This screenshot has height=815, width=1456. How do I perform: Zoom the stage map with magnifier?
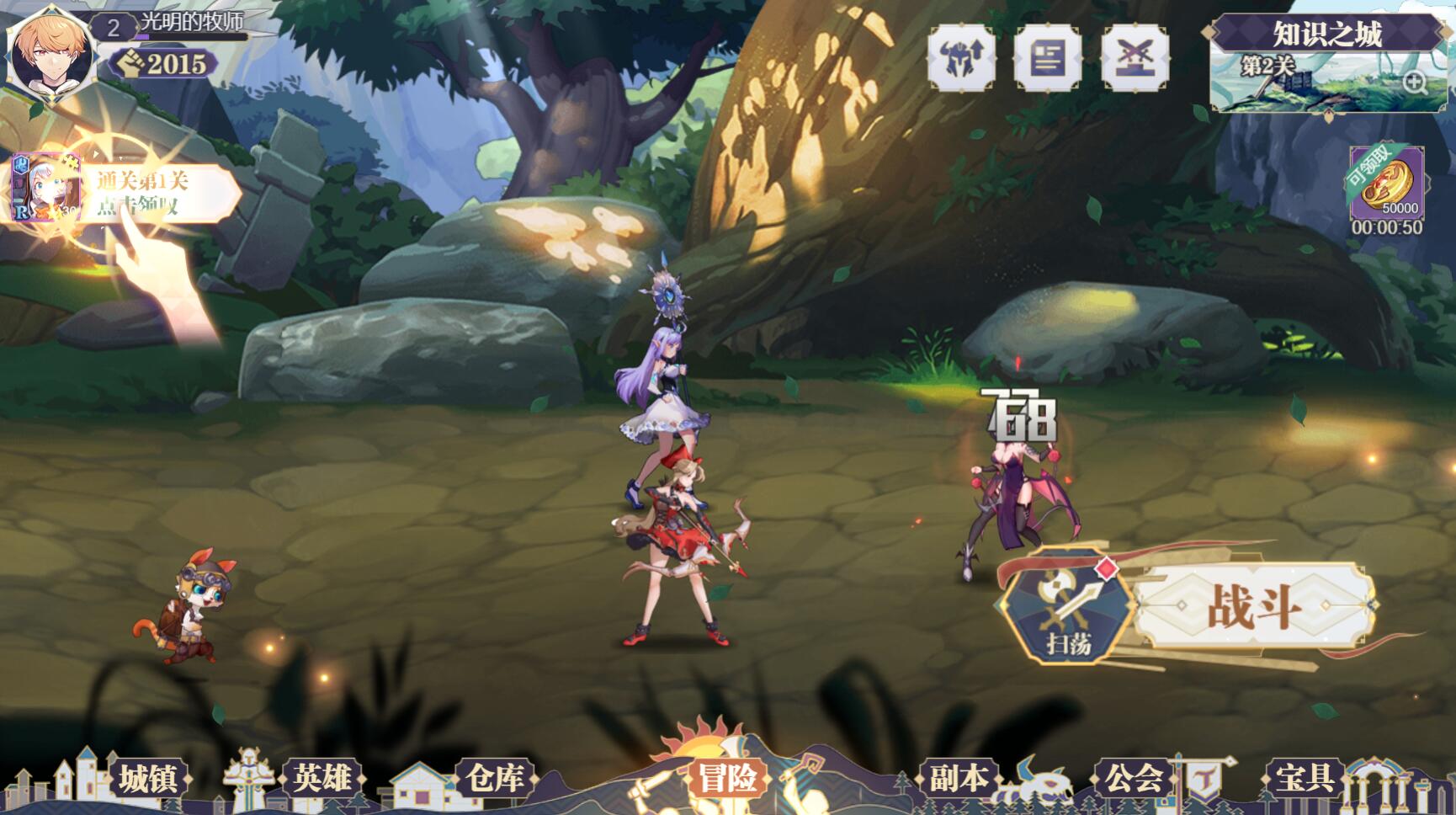1415,82
